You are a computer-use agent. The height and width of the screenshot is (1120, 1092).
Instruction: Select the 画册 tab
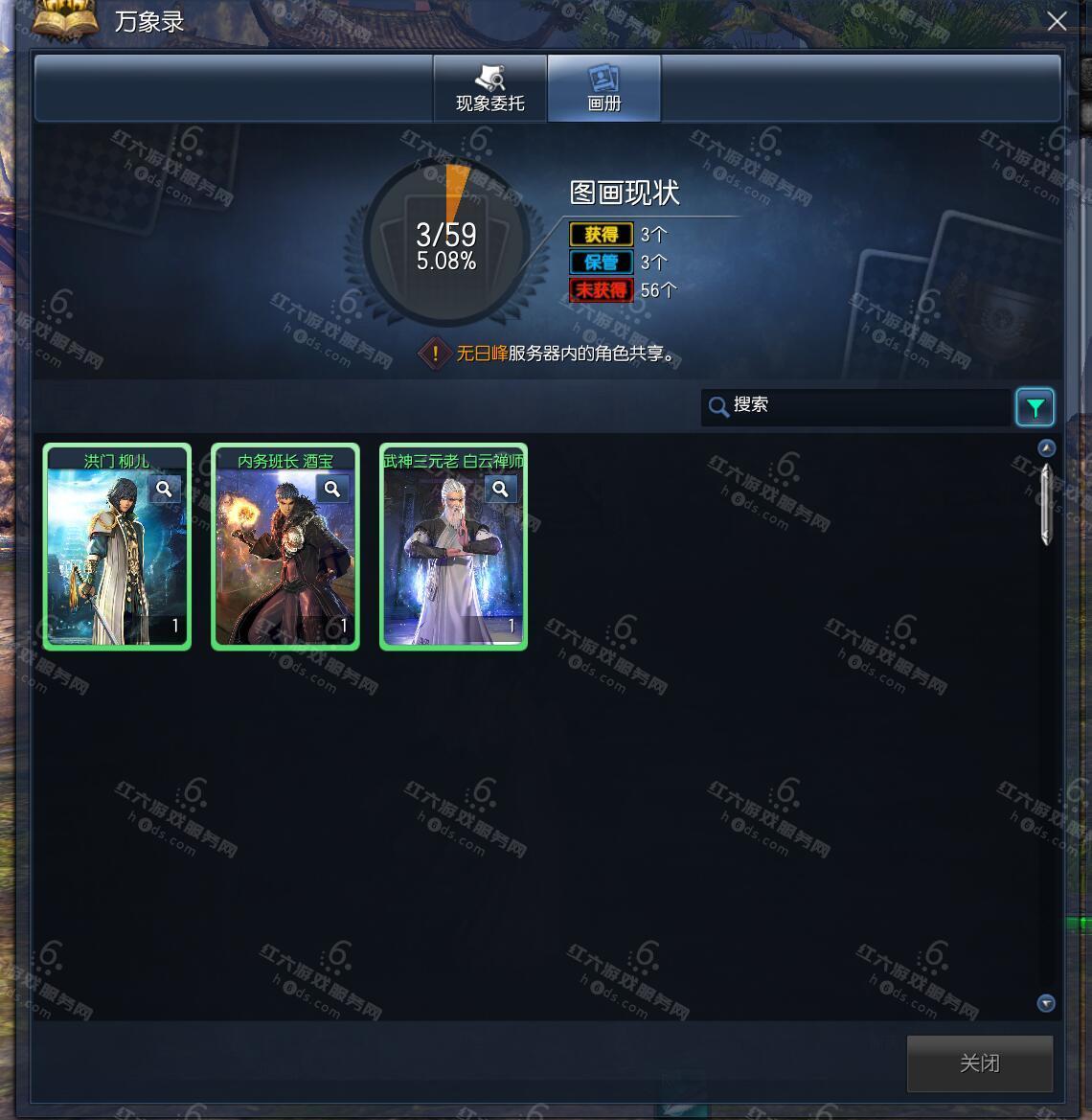pos(603,88)
